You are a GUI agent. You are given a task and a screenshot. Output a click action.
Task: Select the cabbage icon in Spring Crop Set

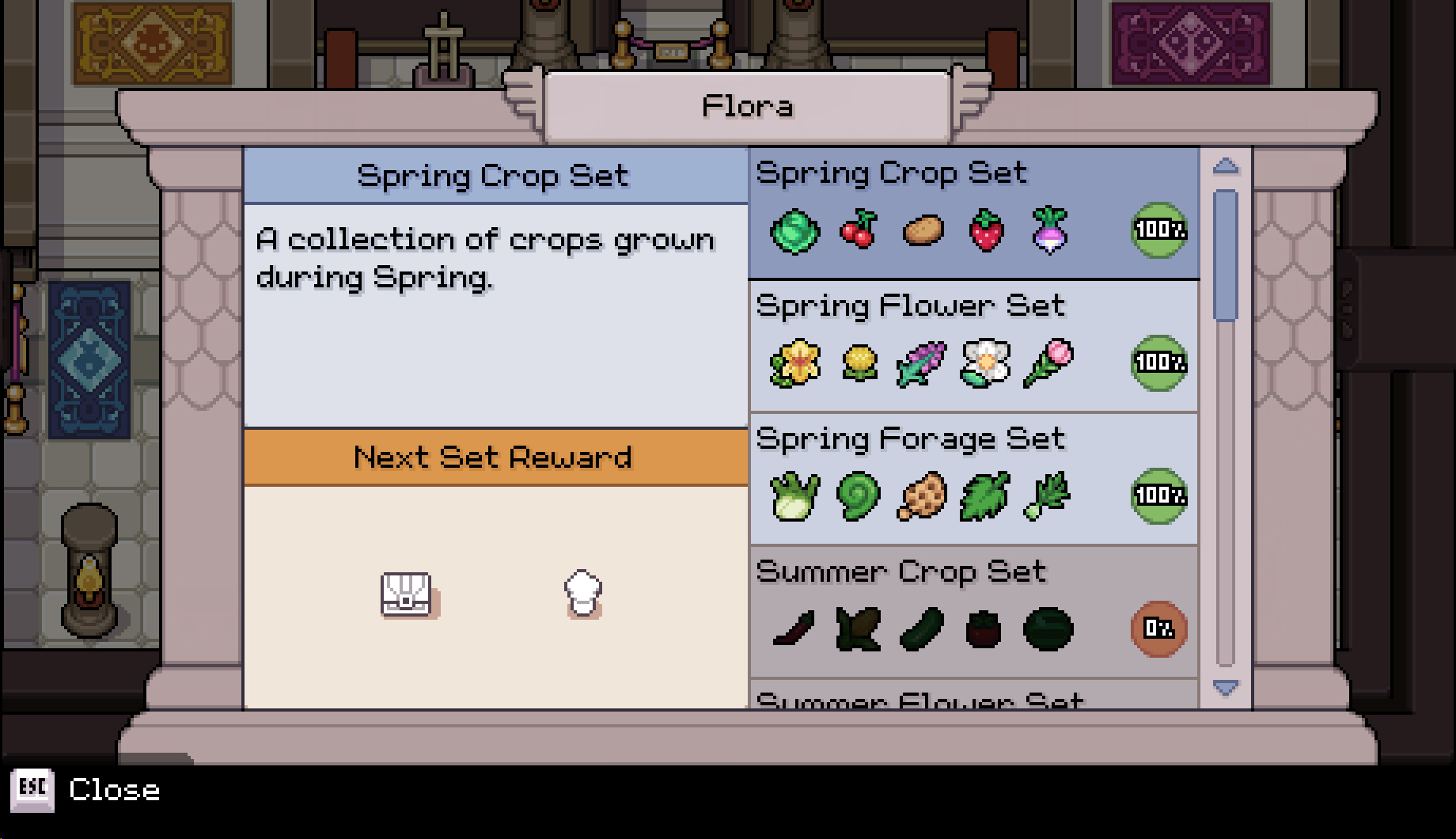click(795, 231)
